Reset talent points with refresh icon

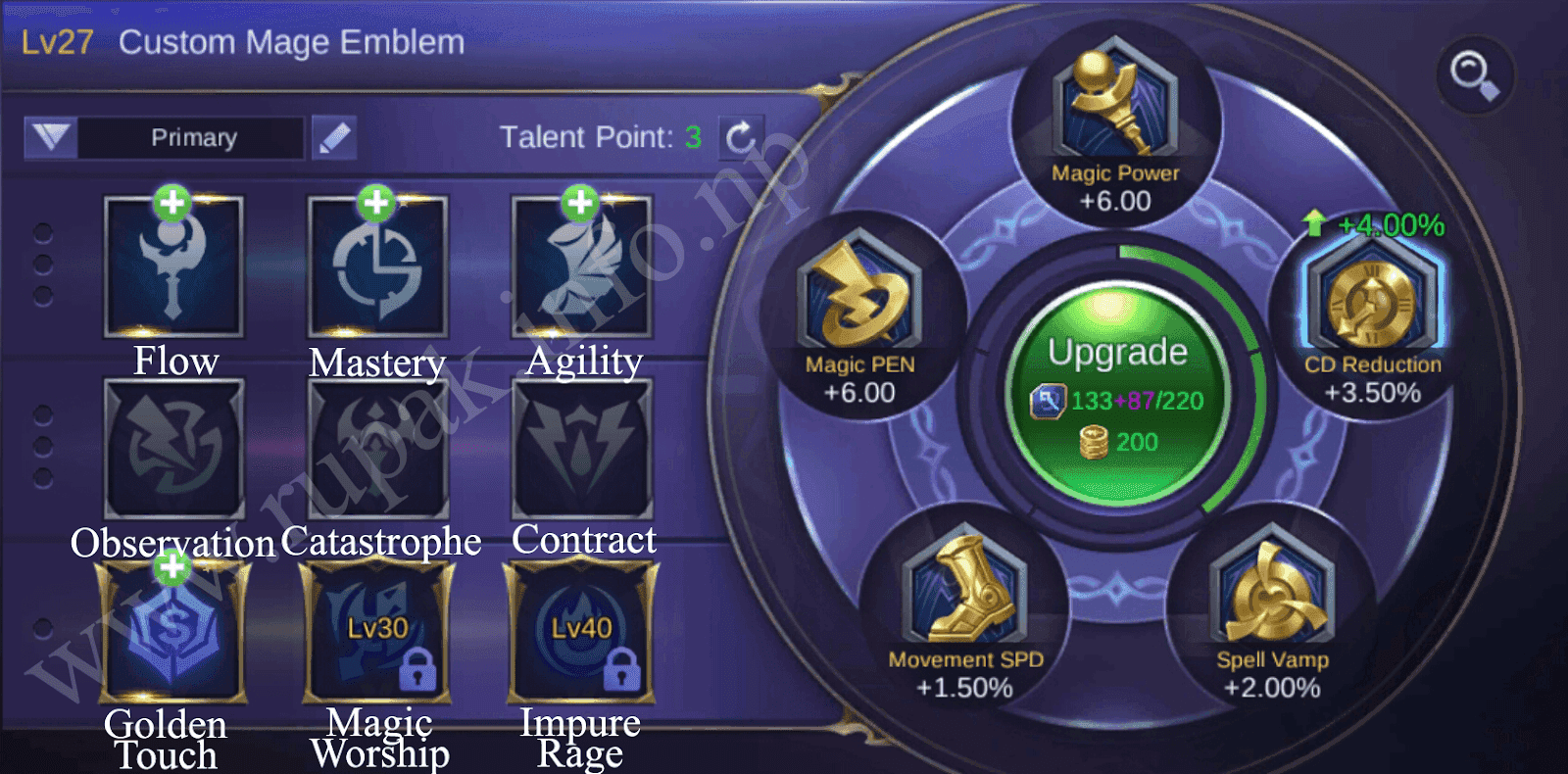click(x=743, y=137)
